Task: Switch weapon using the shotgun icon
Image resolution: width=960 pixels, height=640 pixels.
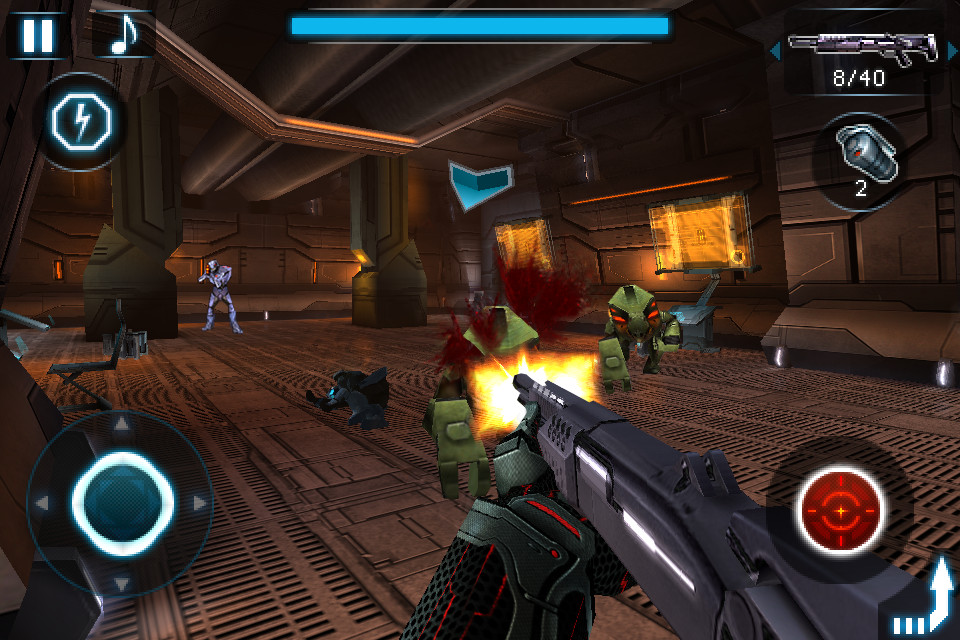Action: 860,47
